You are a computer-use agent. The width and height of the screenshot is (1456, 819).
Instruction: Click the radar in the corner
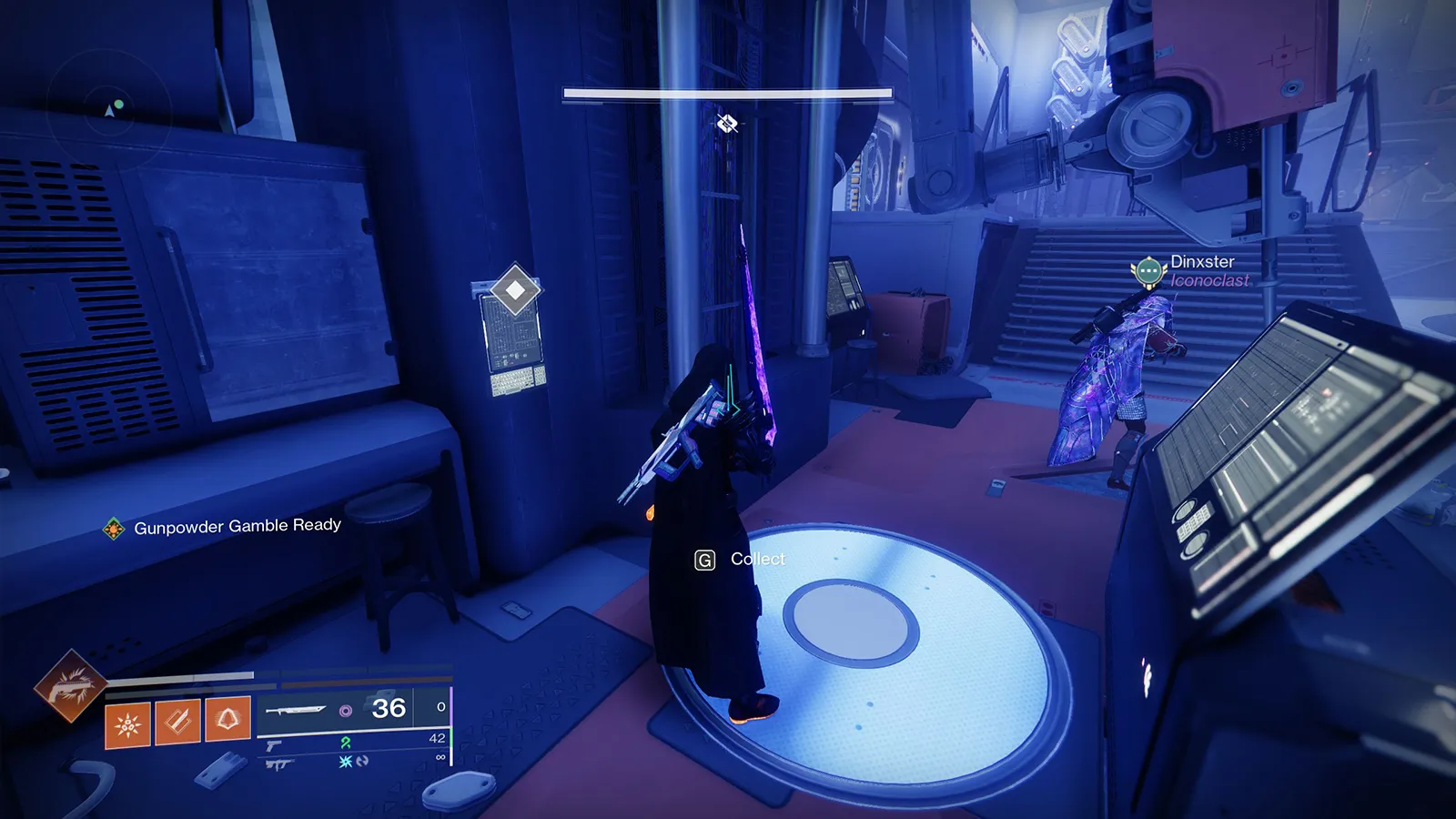point(108,110)
